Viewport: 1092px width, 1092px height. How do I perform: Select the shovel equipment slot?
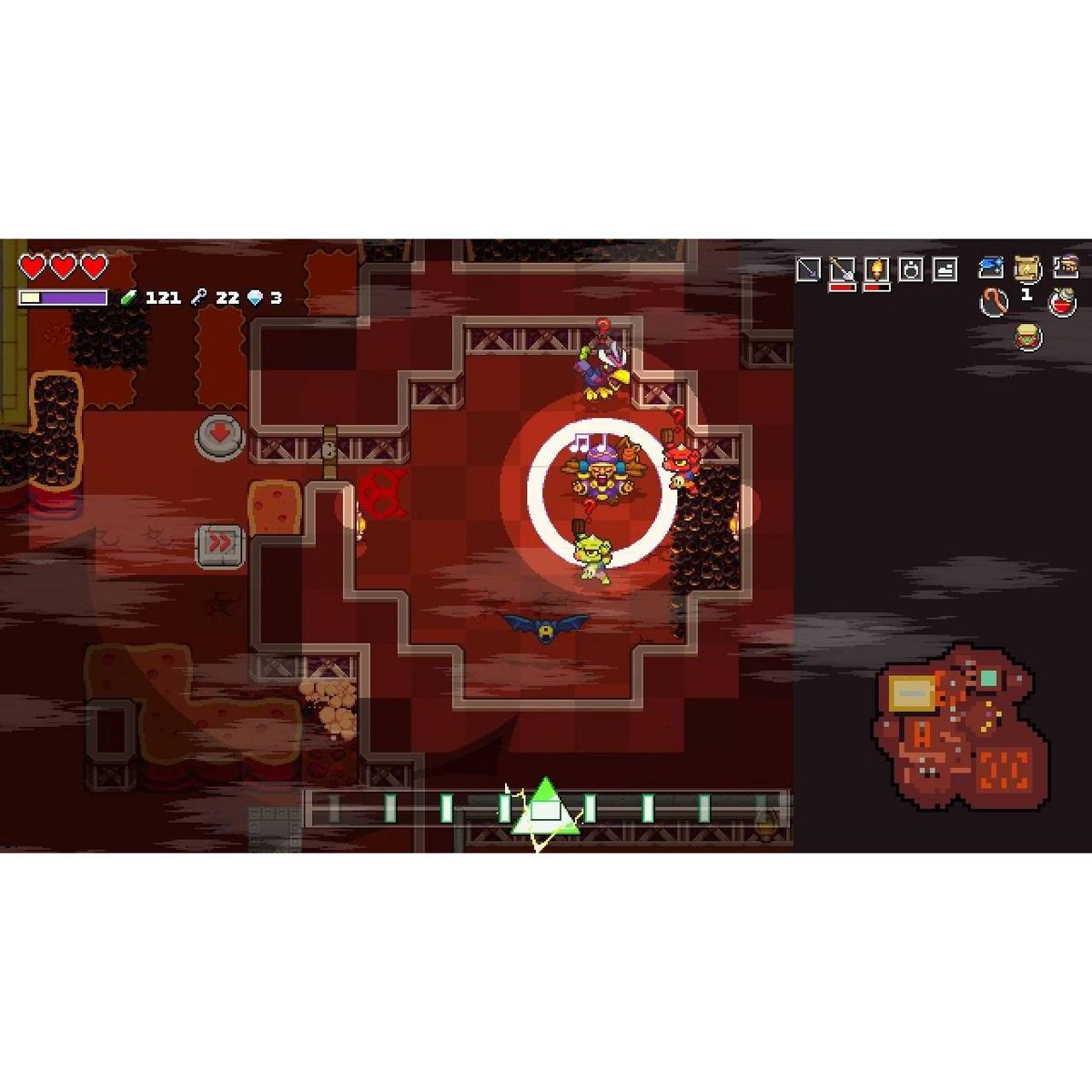pos(842,269)
